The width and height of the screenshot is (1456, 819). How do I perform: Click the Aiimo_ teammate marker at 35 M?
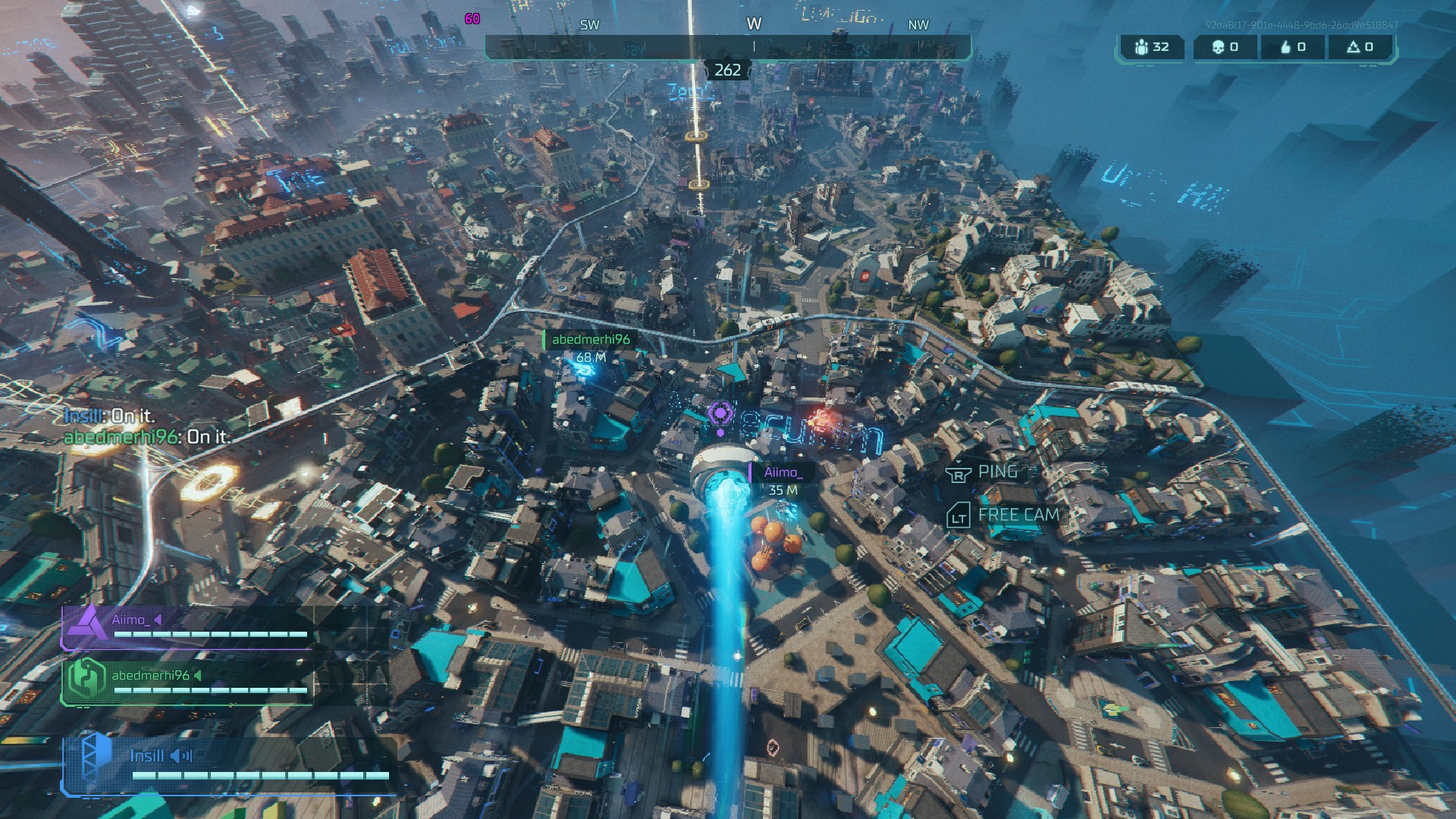tap(782, 481)
